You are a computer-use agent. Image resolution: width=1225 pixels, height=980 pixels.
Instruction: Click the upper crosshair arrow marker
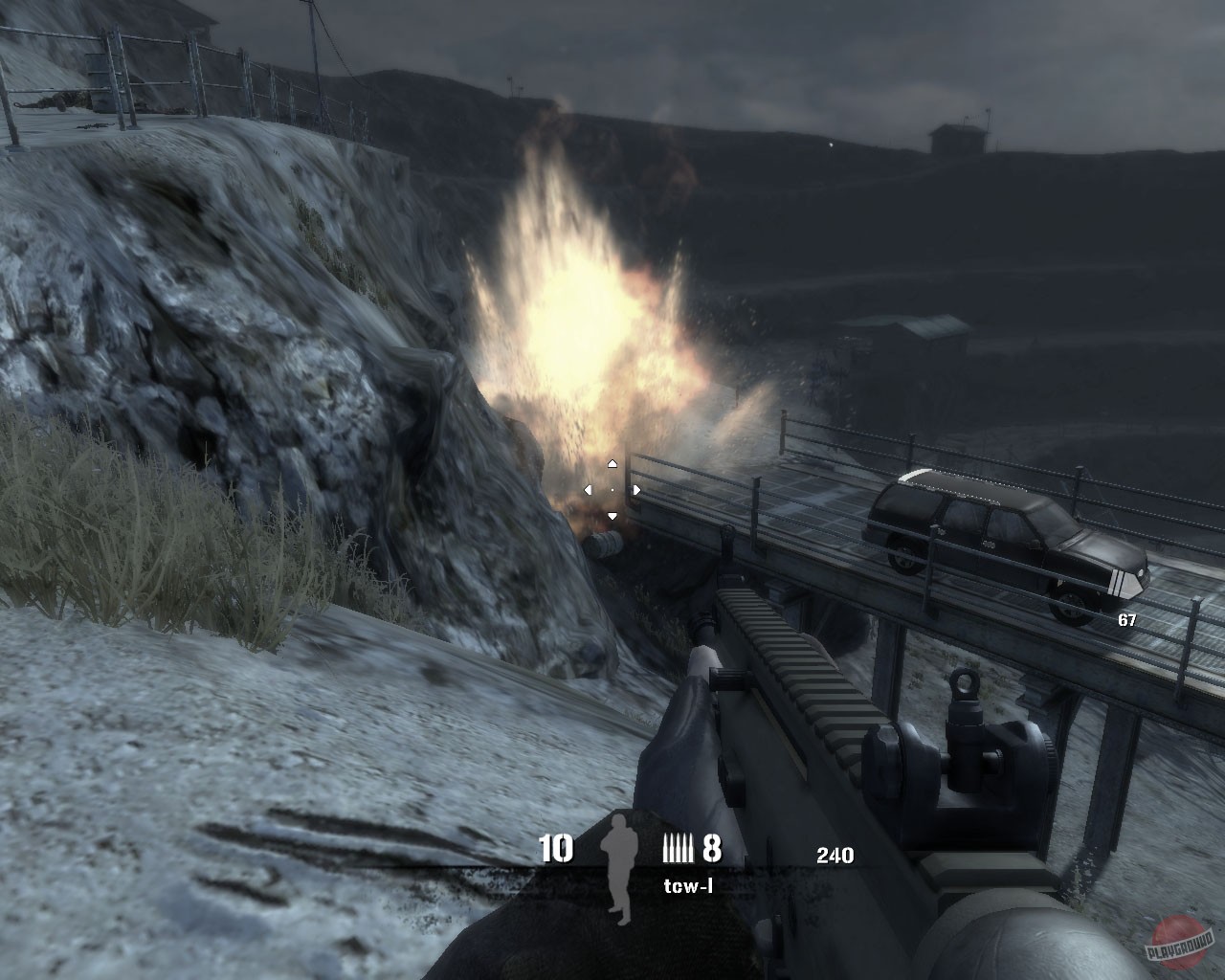click(612, 462)
